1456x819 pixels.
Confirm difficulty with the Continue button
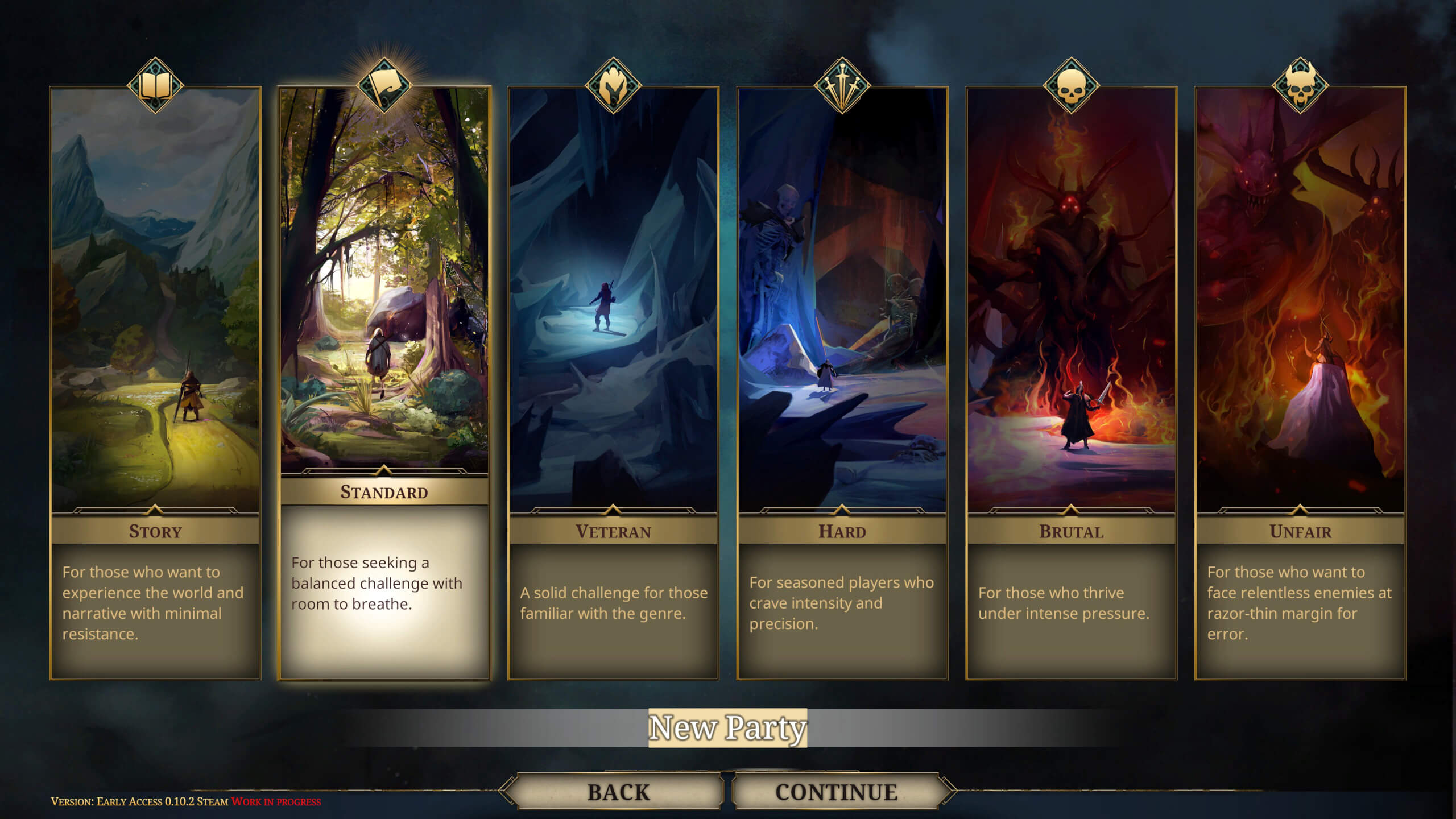coord(836,792)
